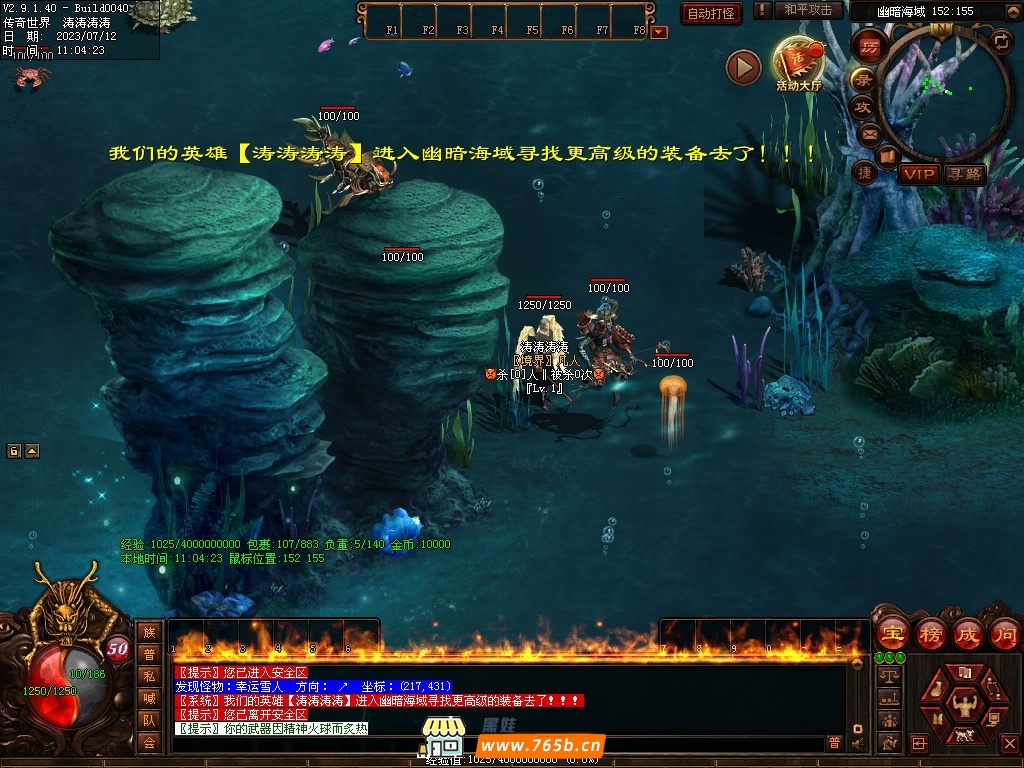The width and height of the screenshot is (1024, 768).
Task: Toggle the 自动打怪 auto-fight button
Action: (x=712, y=13)
